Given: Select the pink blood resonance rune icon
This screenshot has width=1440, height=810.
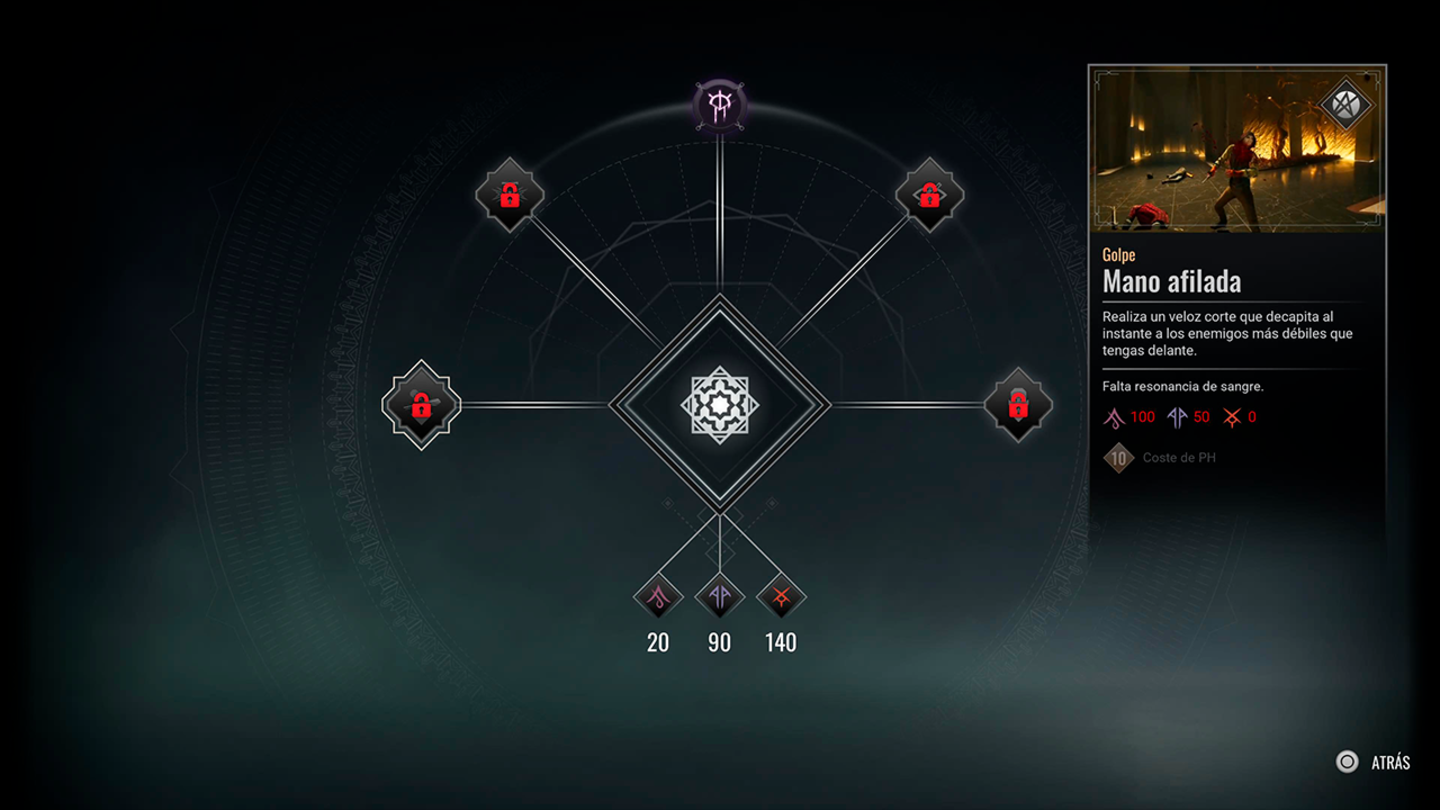Looking at the screenshot, I should (658, 597).
